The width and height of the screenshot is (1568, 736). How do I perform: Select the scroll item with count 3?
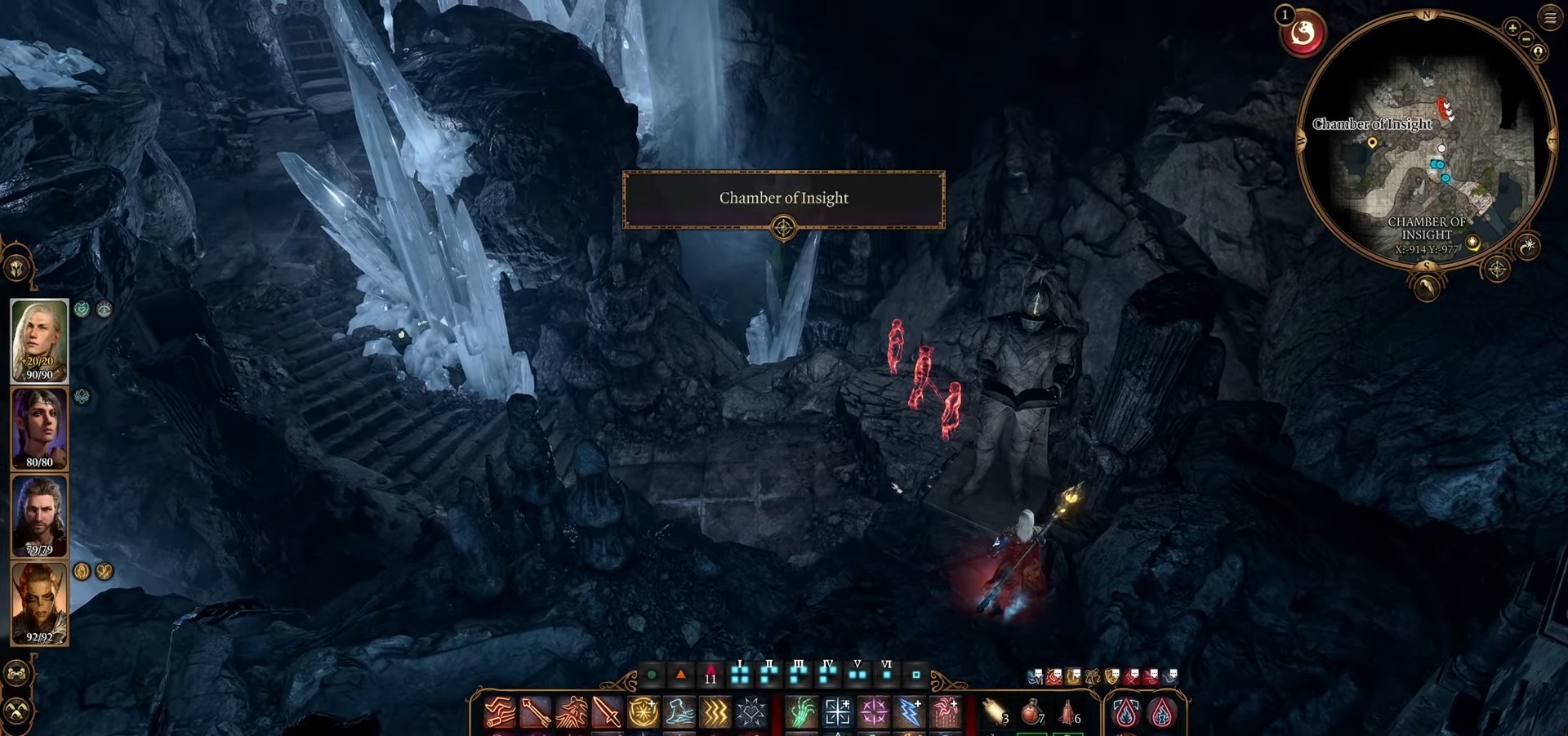[995, 713]
